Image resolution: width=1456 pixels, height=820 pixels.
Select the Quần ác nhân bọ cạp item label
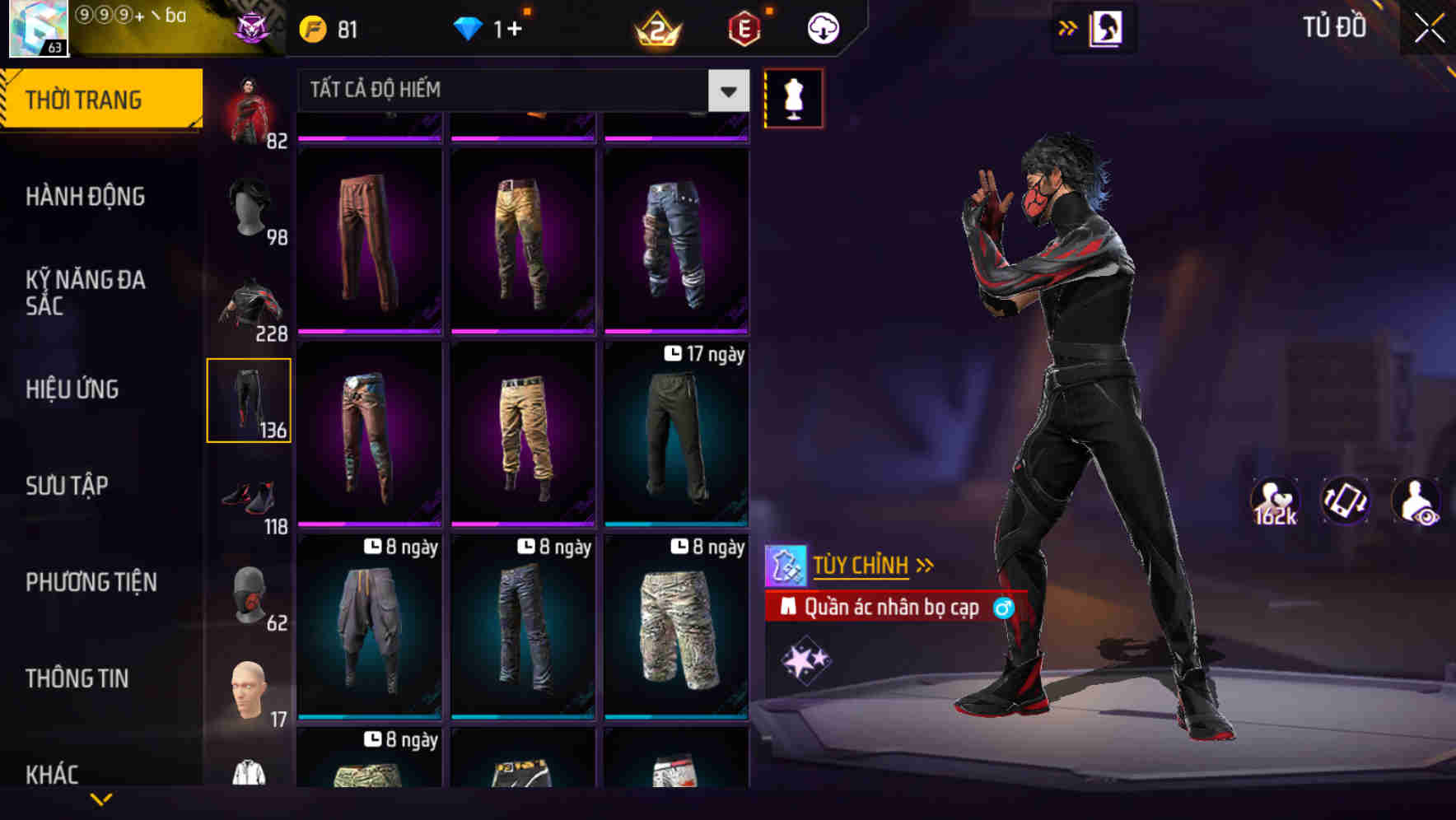[x=895, y=608]
